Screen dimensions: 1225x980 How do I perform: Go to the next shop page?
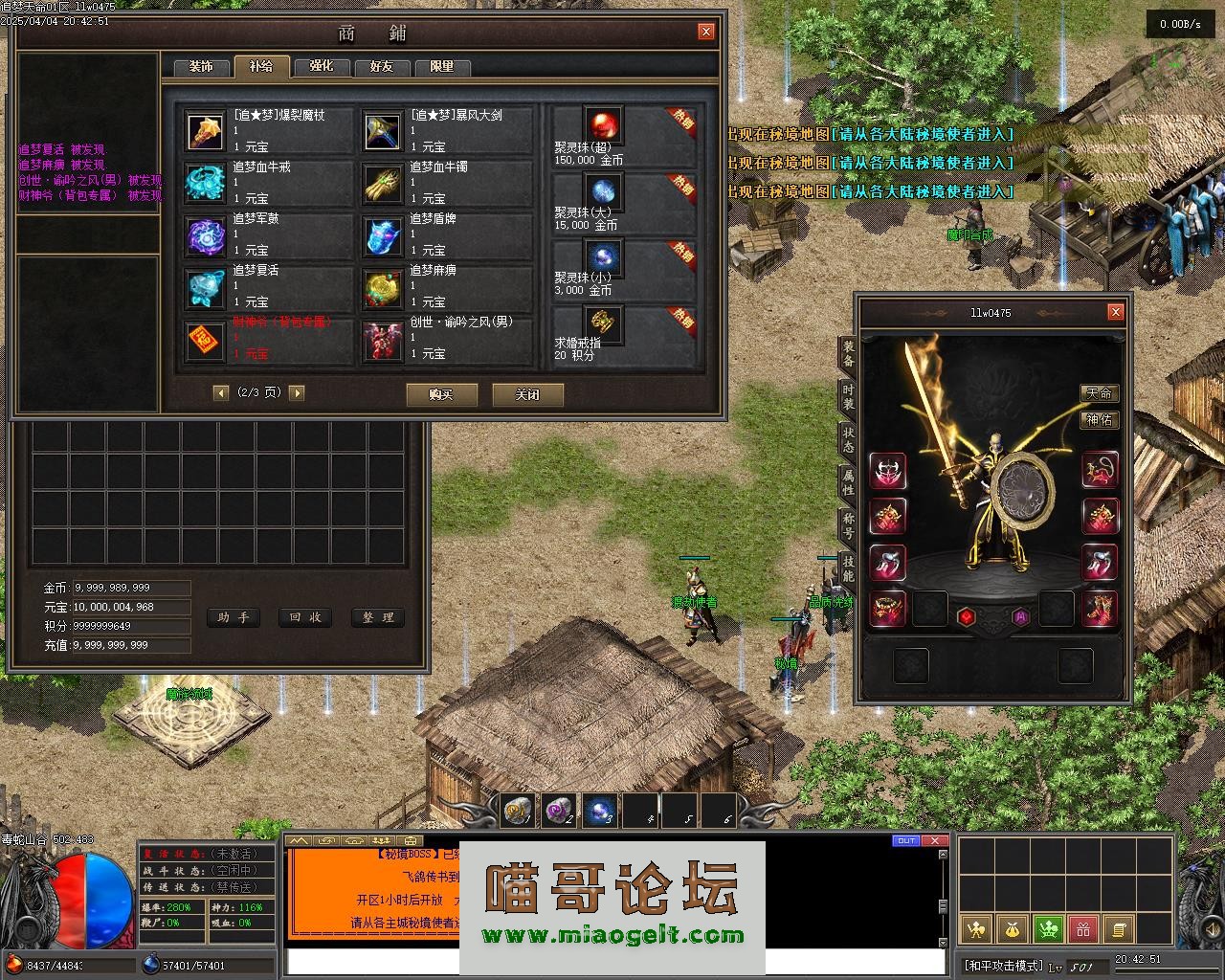pyautogui.click(x=297, y=392)
